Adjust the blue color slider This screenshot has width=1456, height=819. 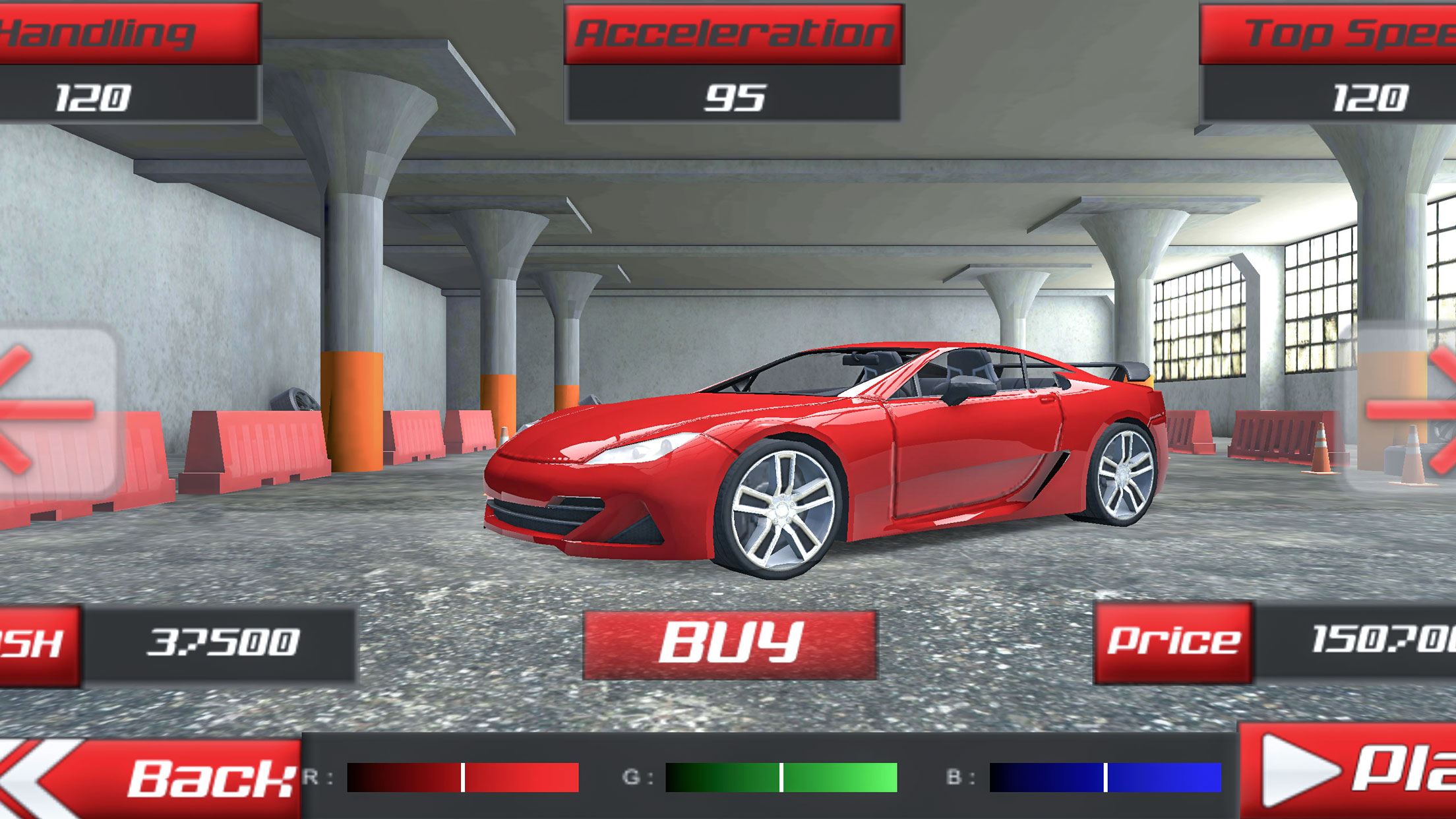click(x=1105, y=777)
